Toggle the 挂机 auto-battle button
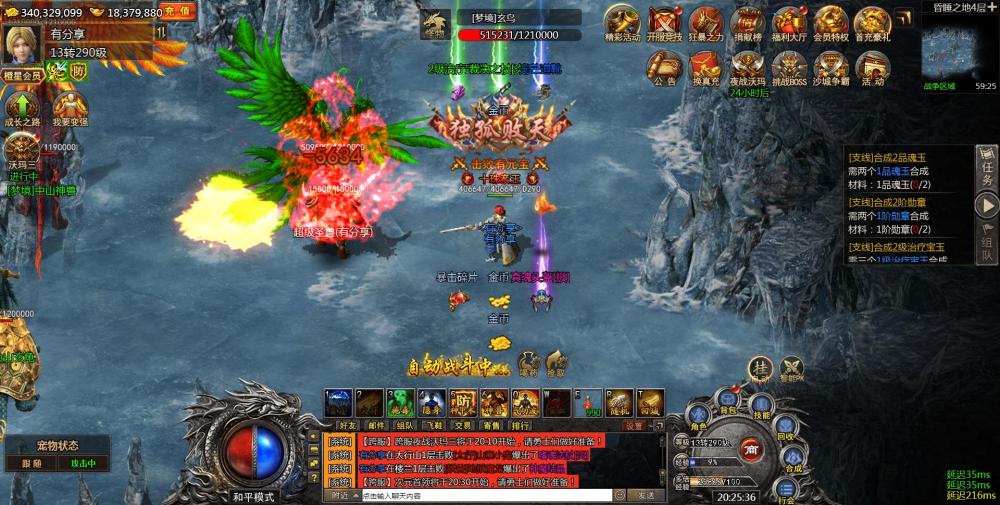1000x505 pixels. point(762,369)
